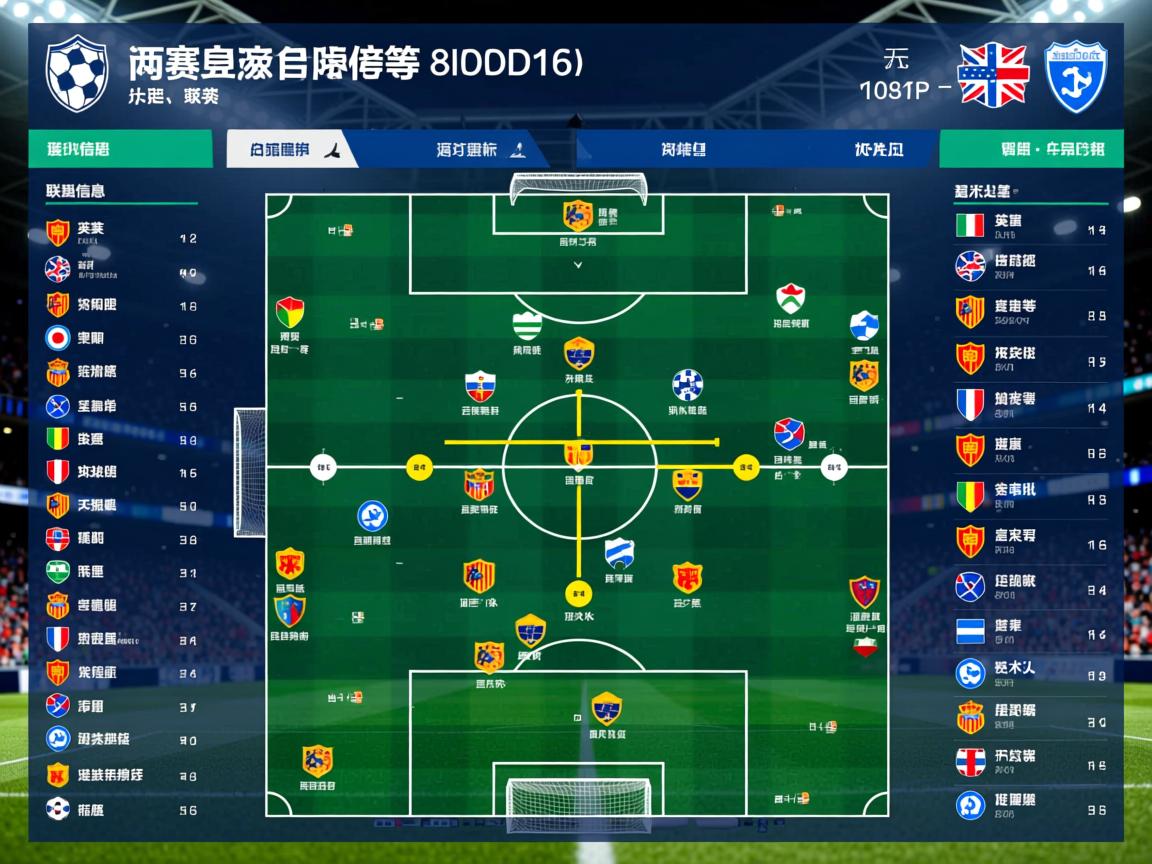
Task: Select the red, yellow and green shield player
Action: (290, 312)
